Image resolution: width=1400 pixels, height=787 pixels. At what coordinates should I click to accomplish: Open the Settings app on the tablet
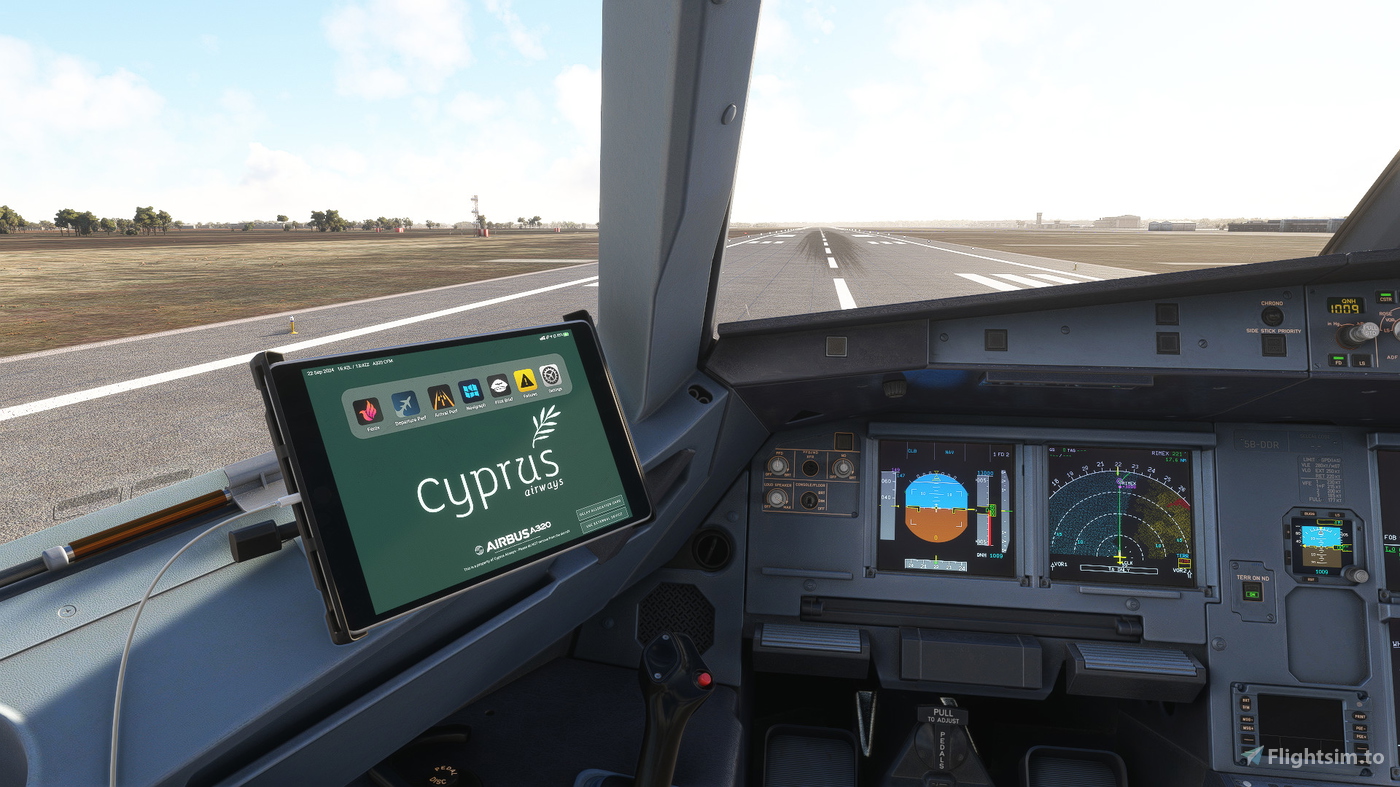tap(548, 377)
